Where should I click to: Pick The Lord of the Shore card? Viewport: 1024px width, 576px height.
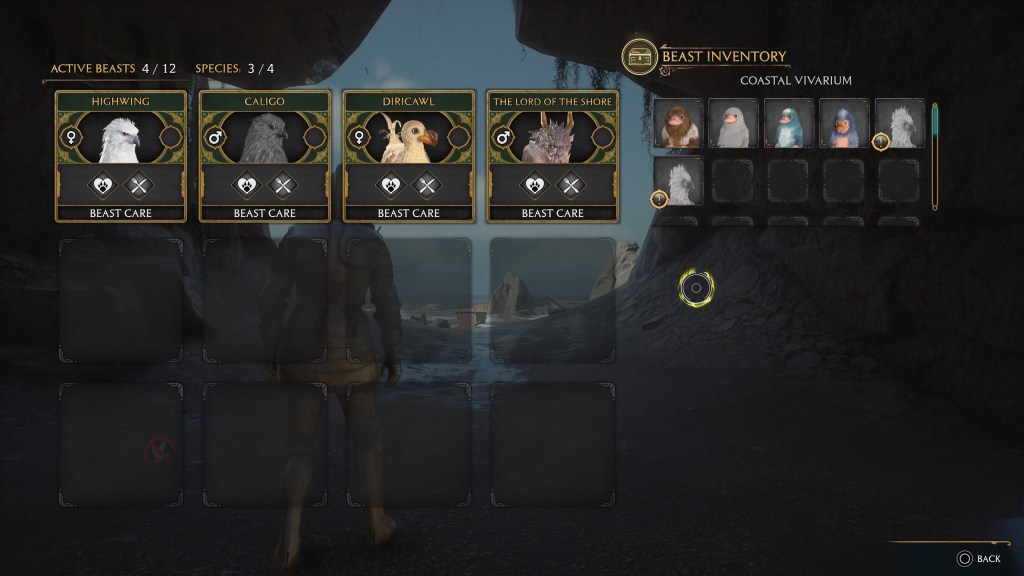tap(553, 137)
